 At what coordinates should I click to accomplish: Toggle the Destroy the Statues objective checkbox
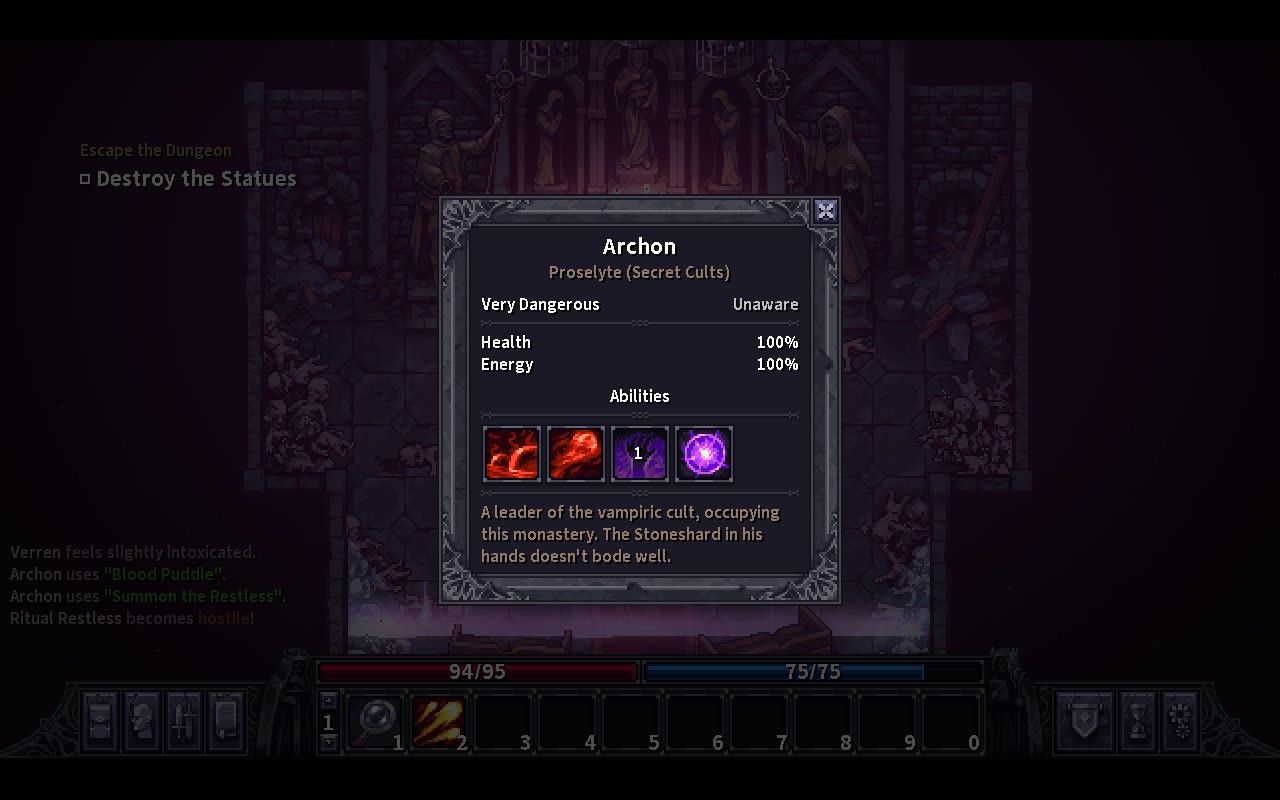85,178
